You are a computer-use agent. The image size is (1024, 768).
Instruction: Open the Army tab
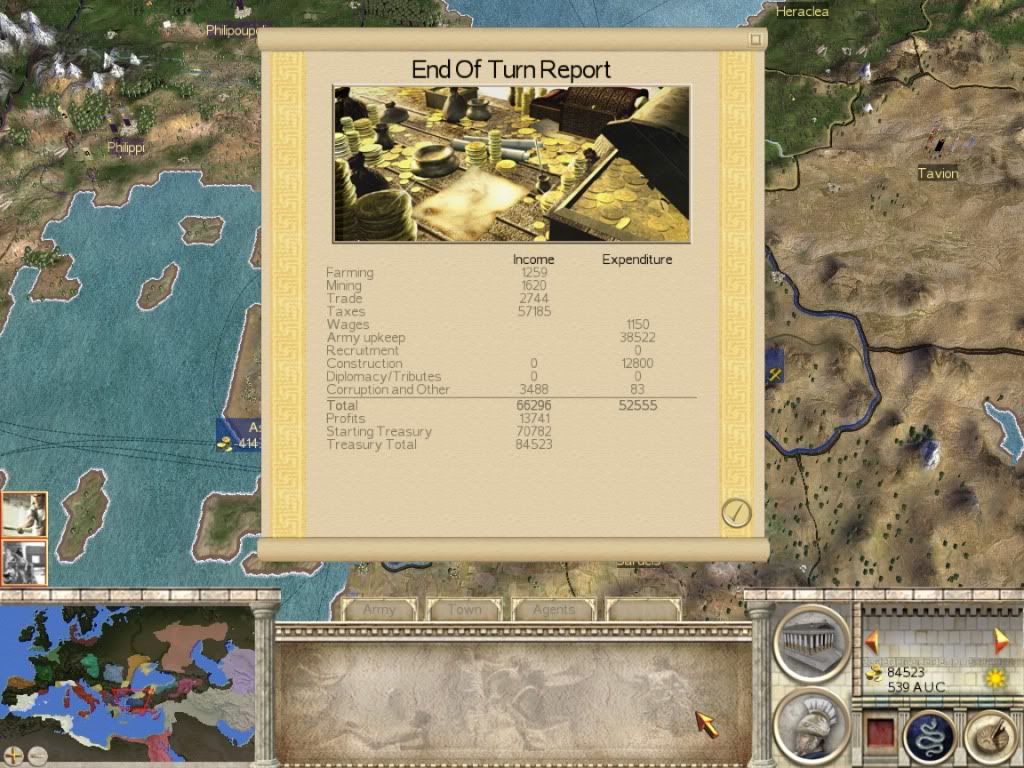tap(380, 609)
